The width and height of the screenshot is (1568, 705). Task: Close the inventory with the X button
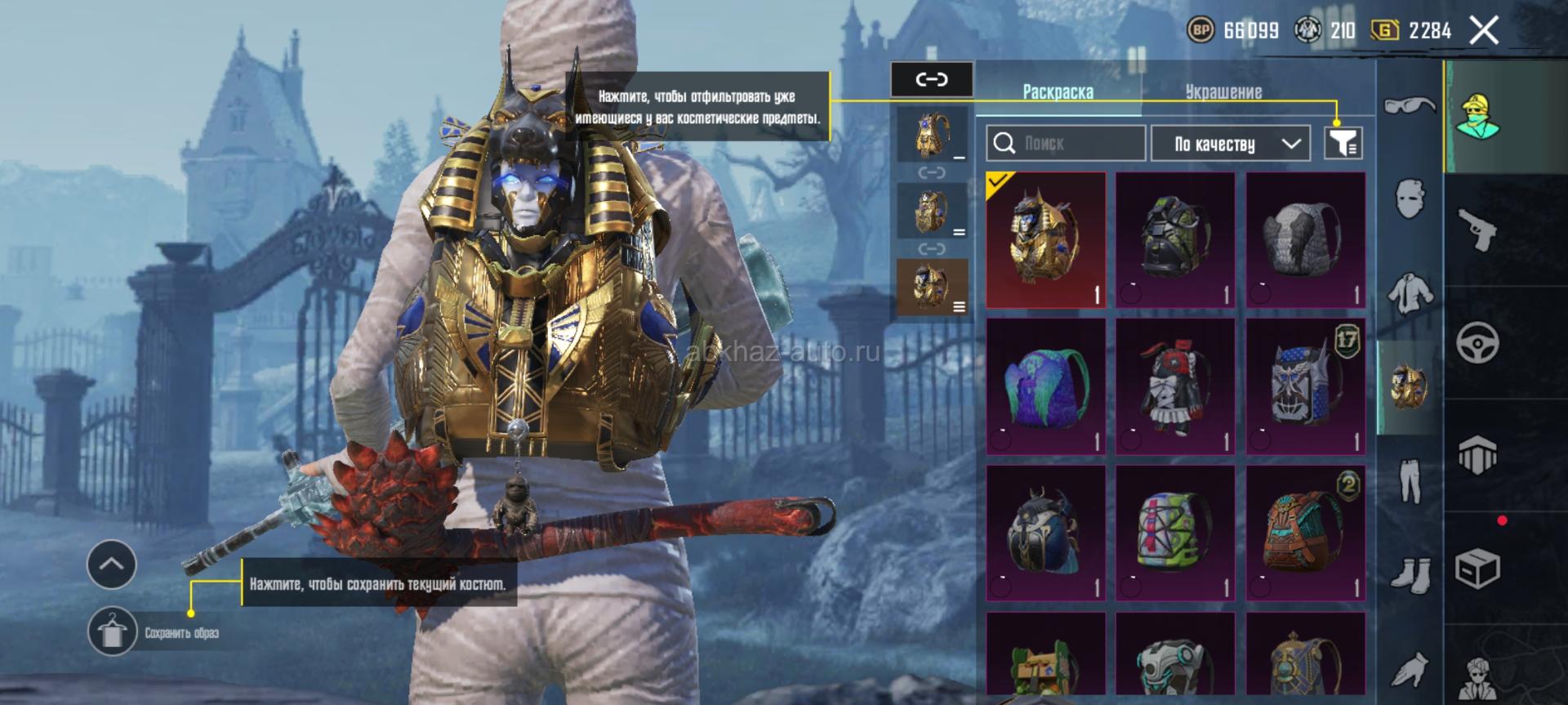[1484, 31]
